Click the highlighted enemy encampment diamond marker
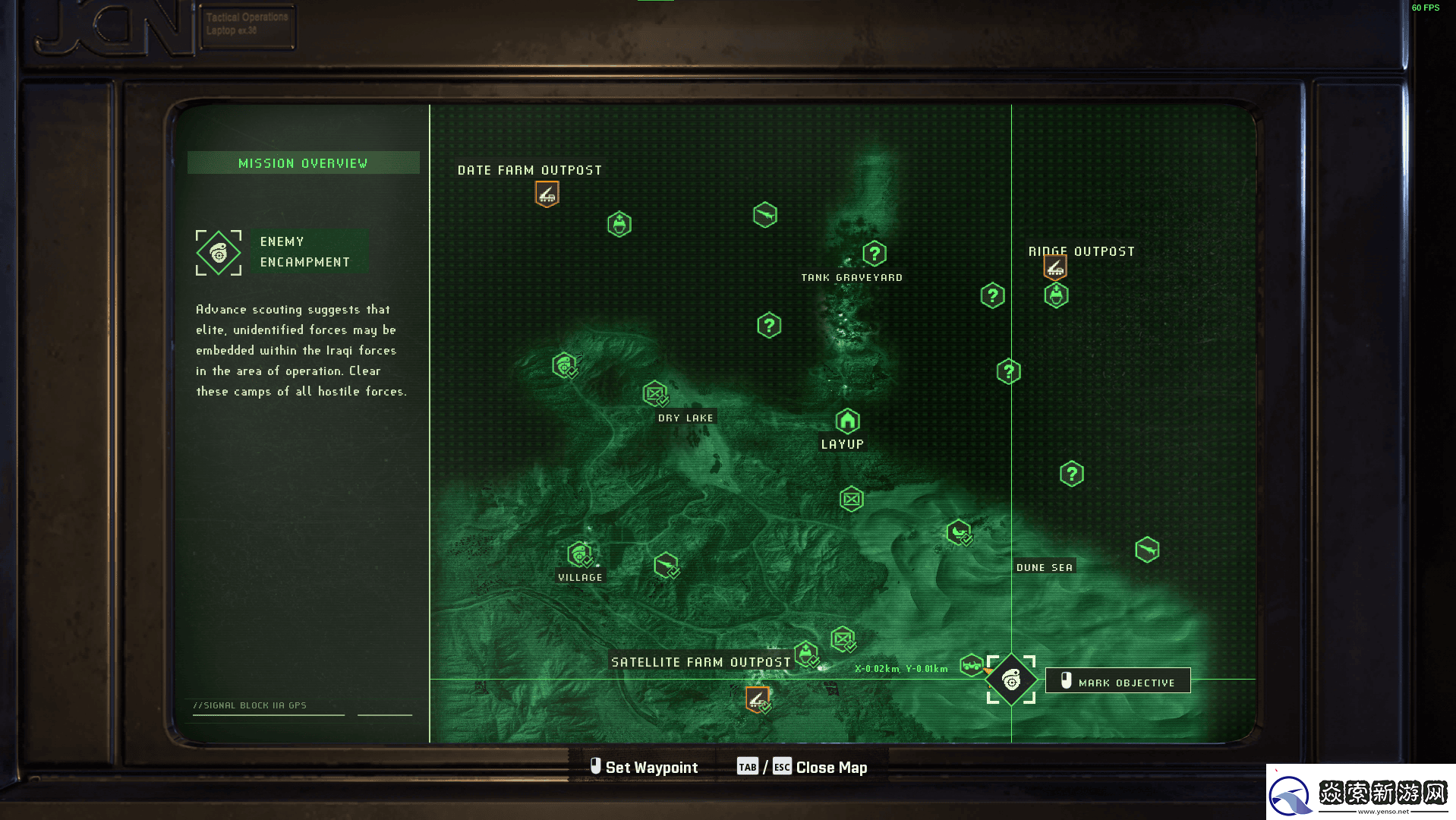Viewport: 1456px width, 820px height. pyautogui.click(x=1010, y=680)
